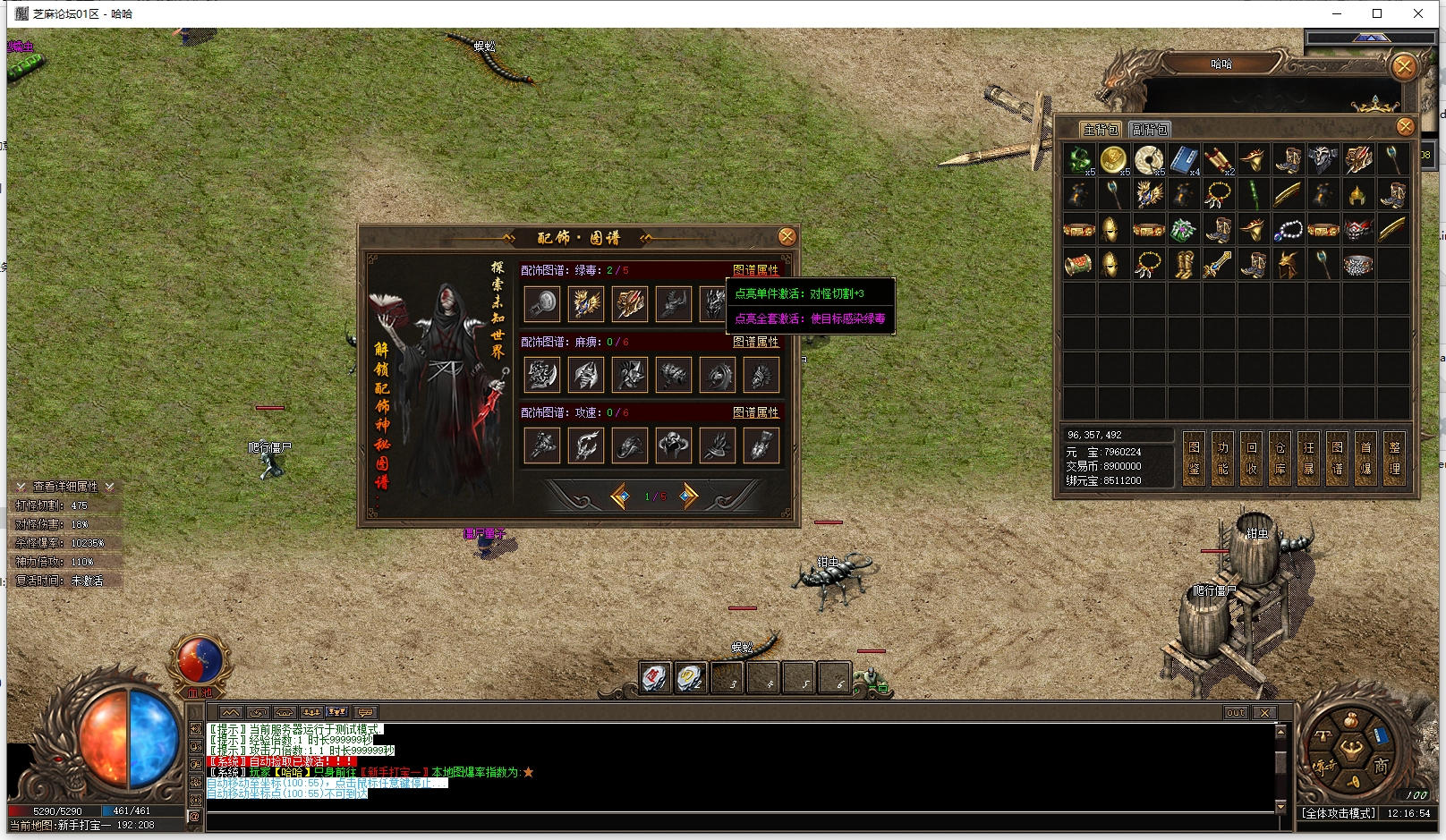Switch to the 副背包 secondary bag tab
This screenshot has height=840, width=1446.
click(1150, 130)
